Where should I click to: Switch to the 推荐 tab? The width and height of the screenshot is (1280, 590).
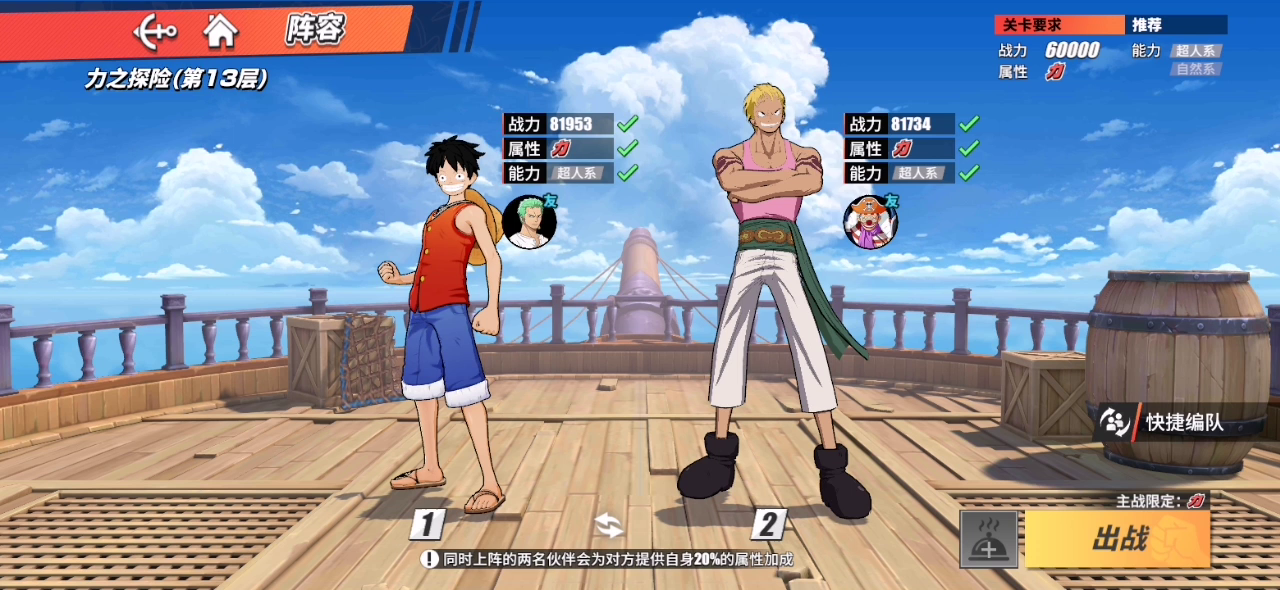(x=1176, y=25)
